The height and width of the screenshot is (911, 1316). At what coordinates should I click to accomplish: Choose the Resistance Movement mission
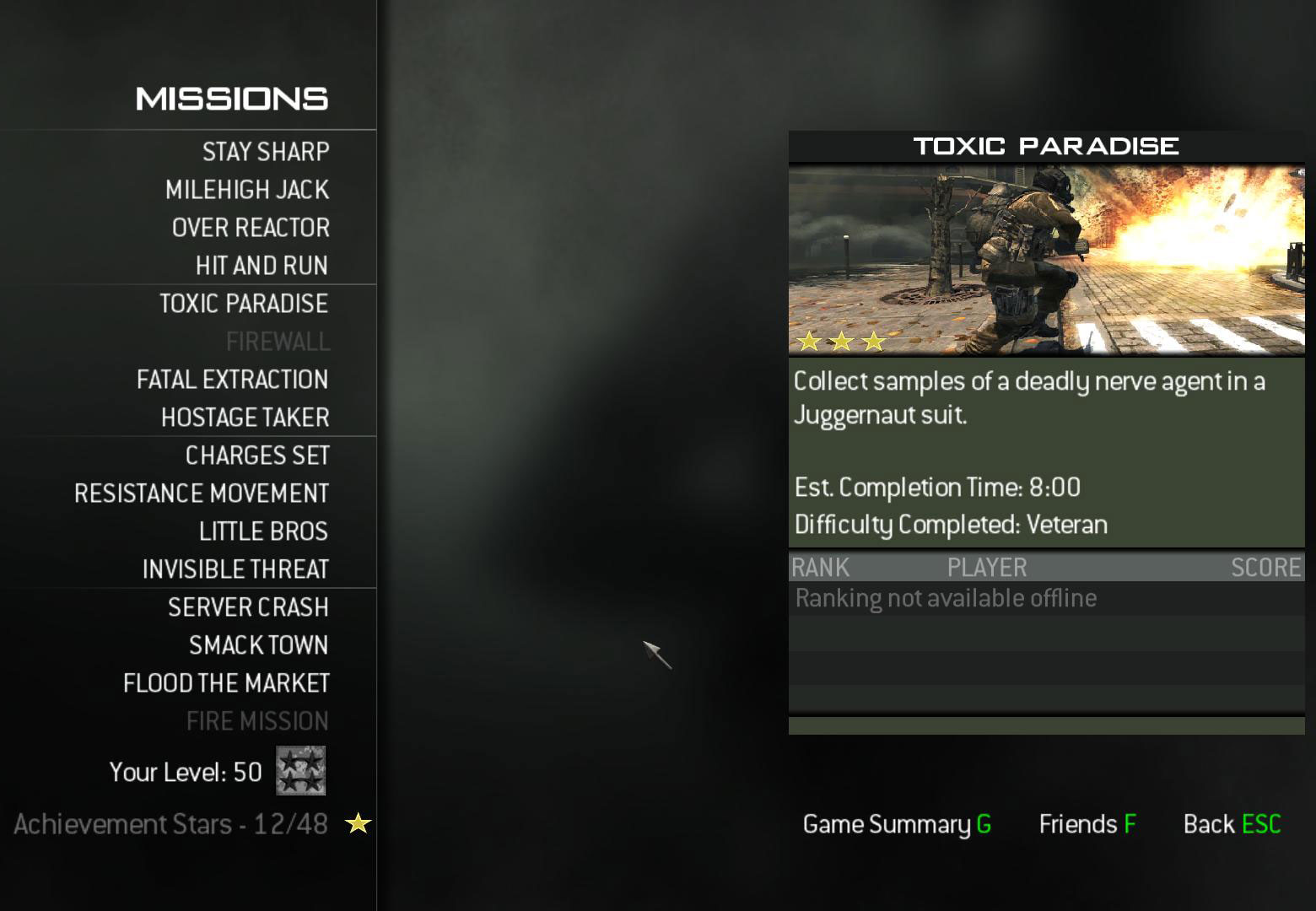coord(202,493)
